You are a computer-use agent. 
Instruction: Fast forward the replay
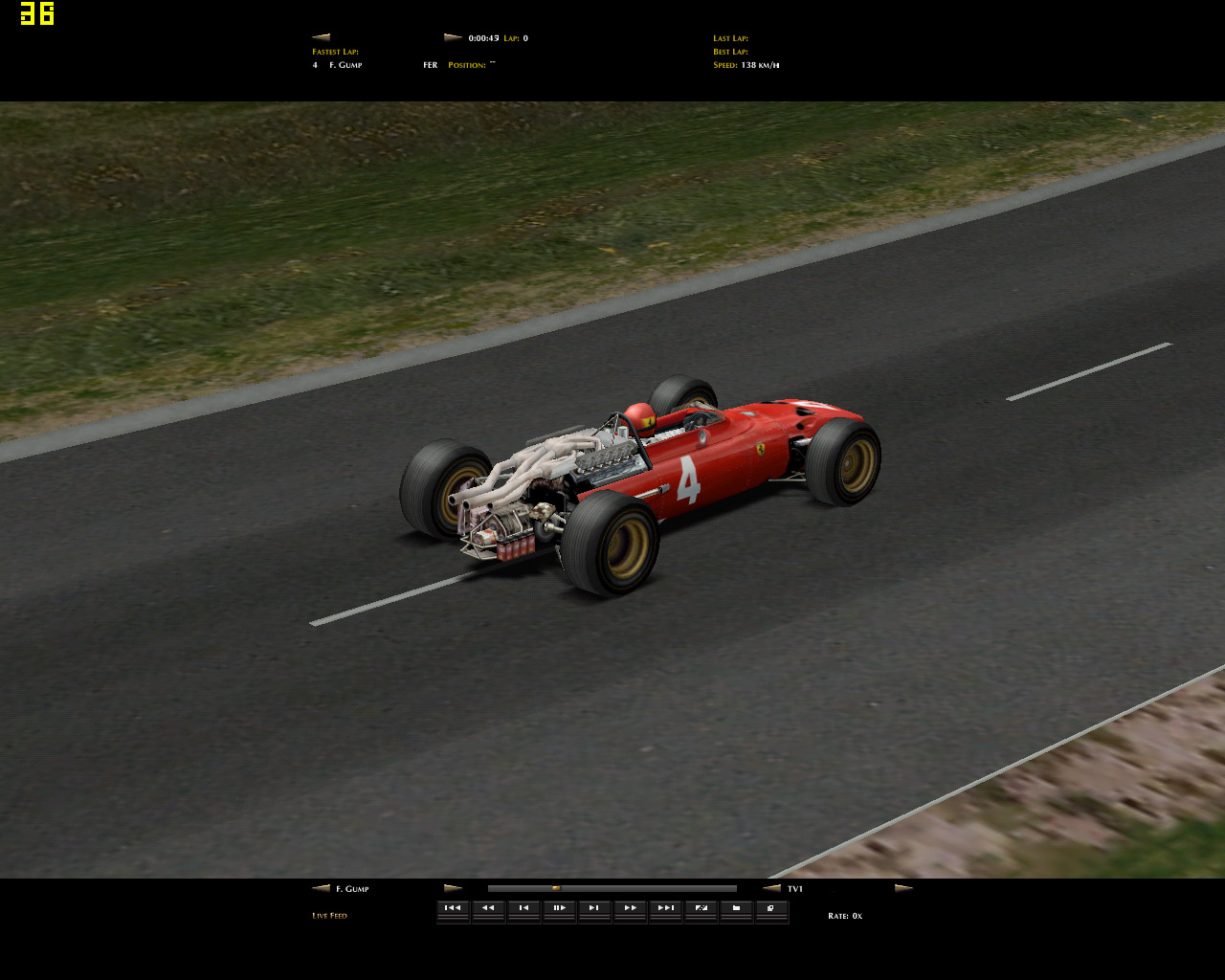tap(630, 908)
